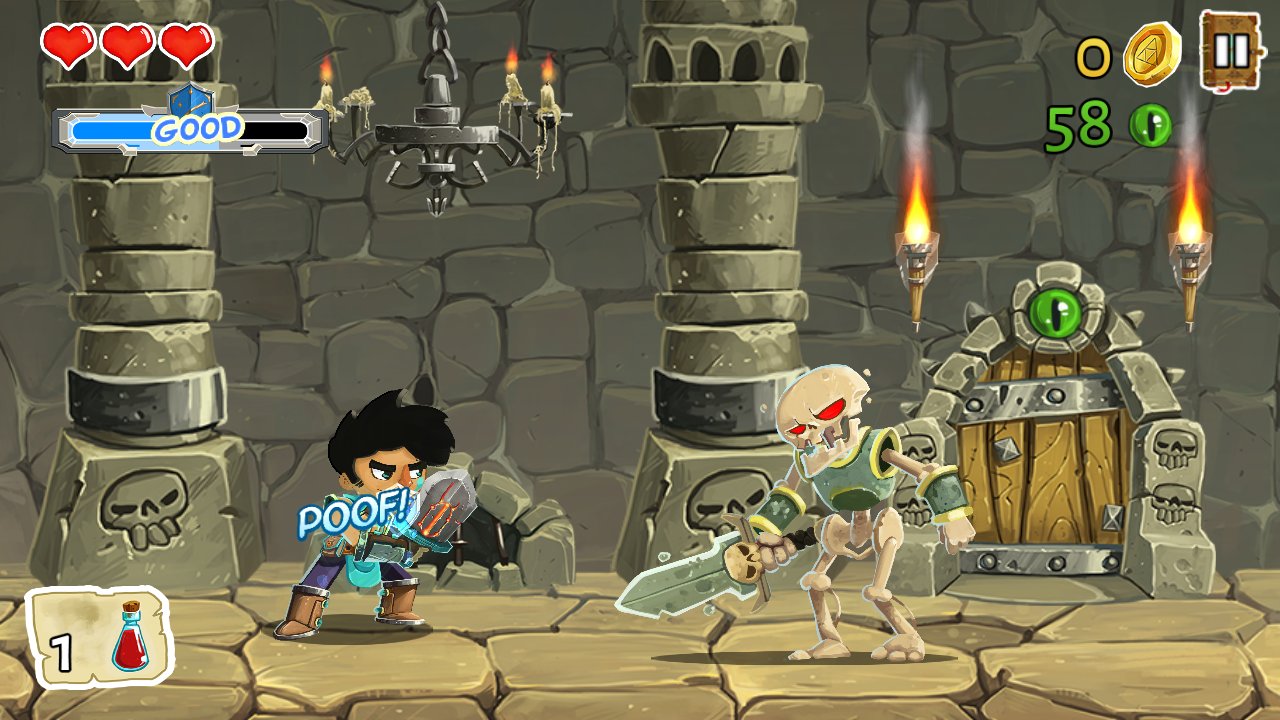Use the red health potion

[100, 638]
